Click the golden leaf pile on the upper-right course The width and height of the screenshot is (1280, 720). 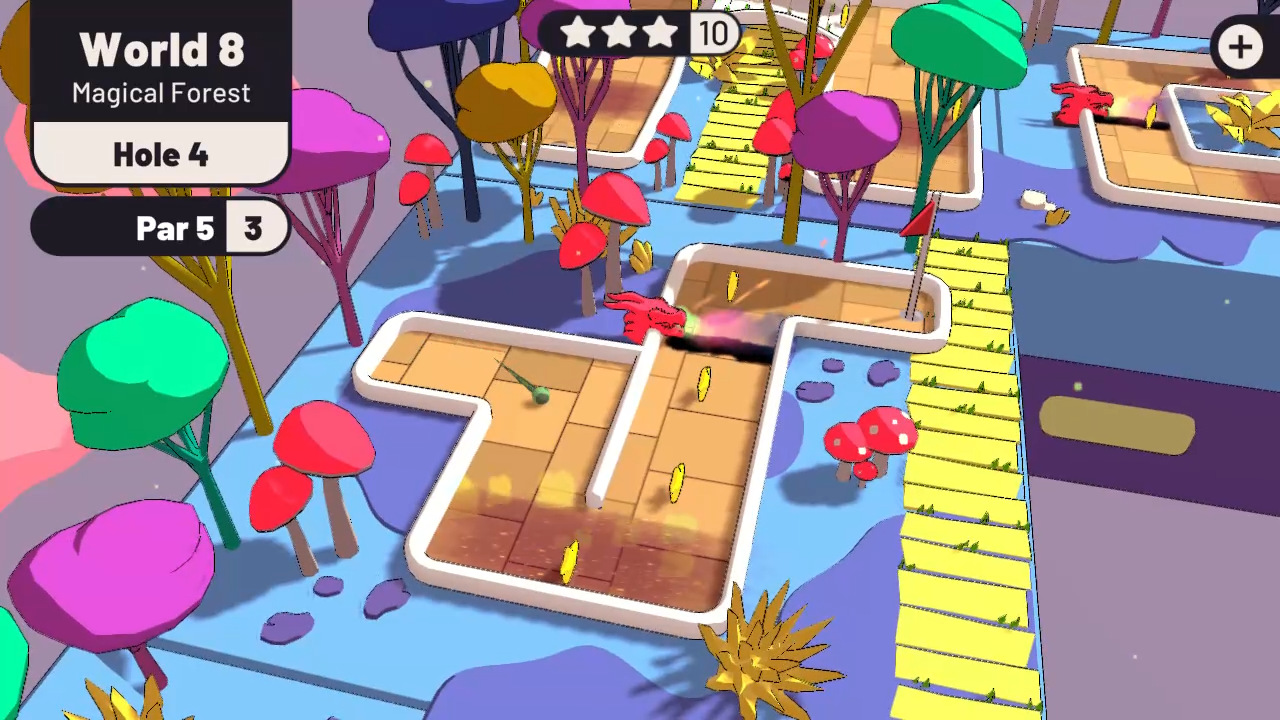pyautogui.click(x=1245, y=115)
